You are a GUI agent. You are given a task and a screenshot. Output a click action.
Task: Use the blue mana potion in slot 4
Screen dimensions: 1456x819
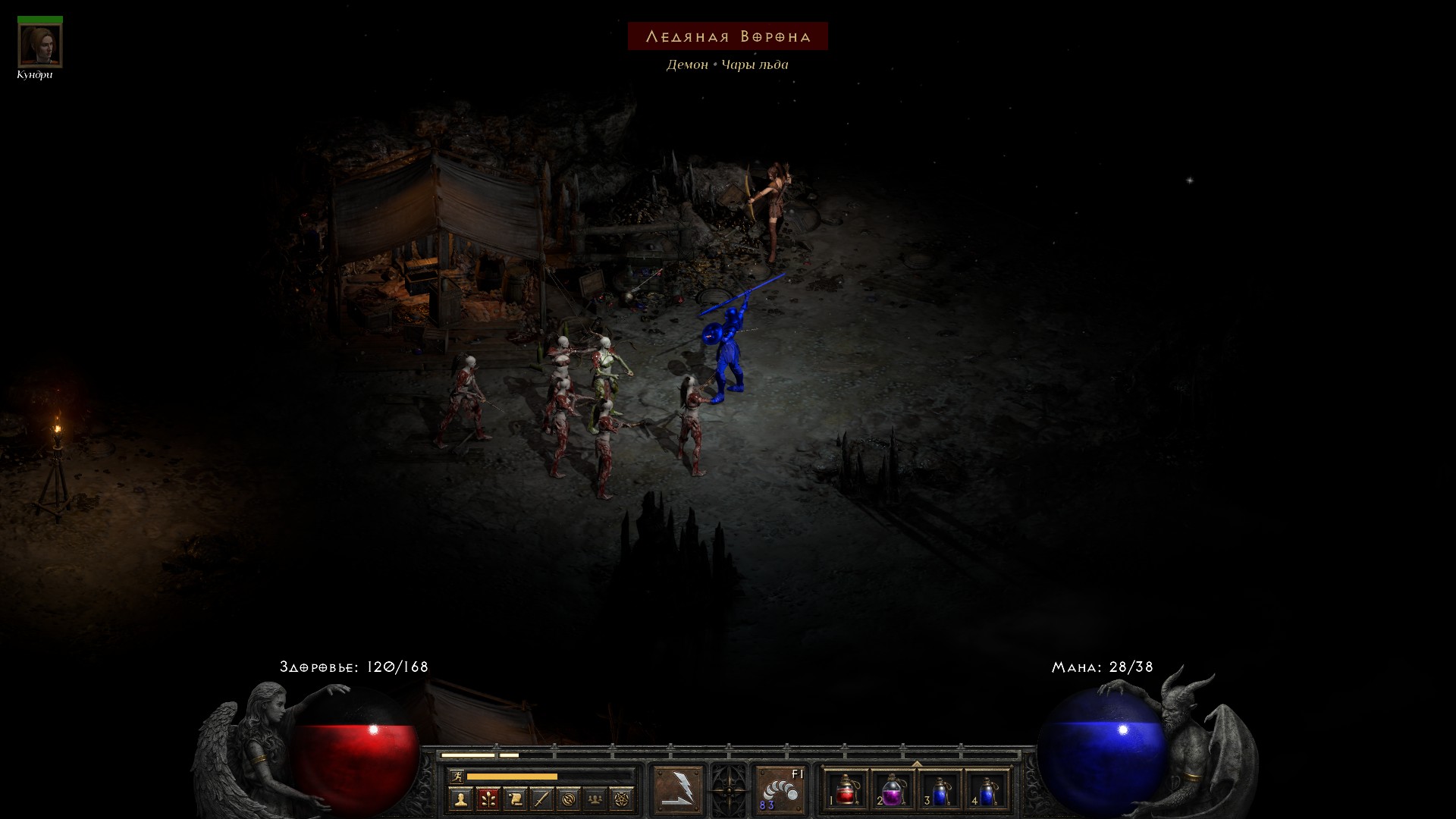[x=987, y=791]
